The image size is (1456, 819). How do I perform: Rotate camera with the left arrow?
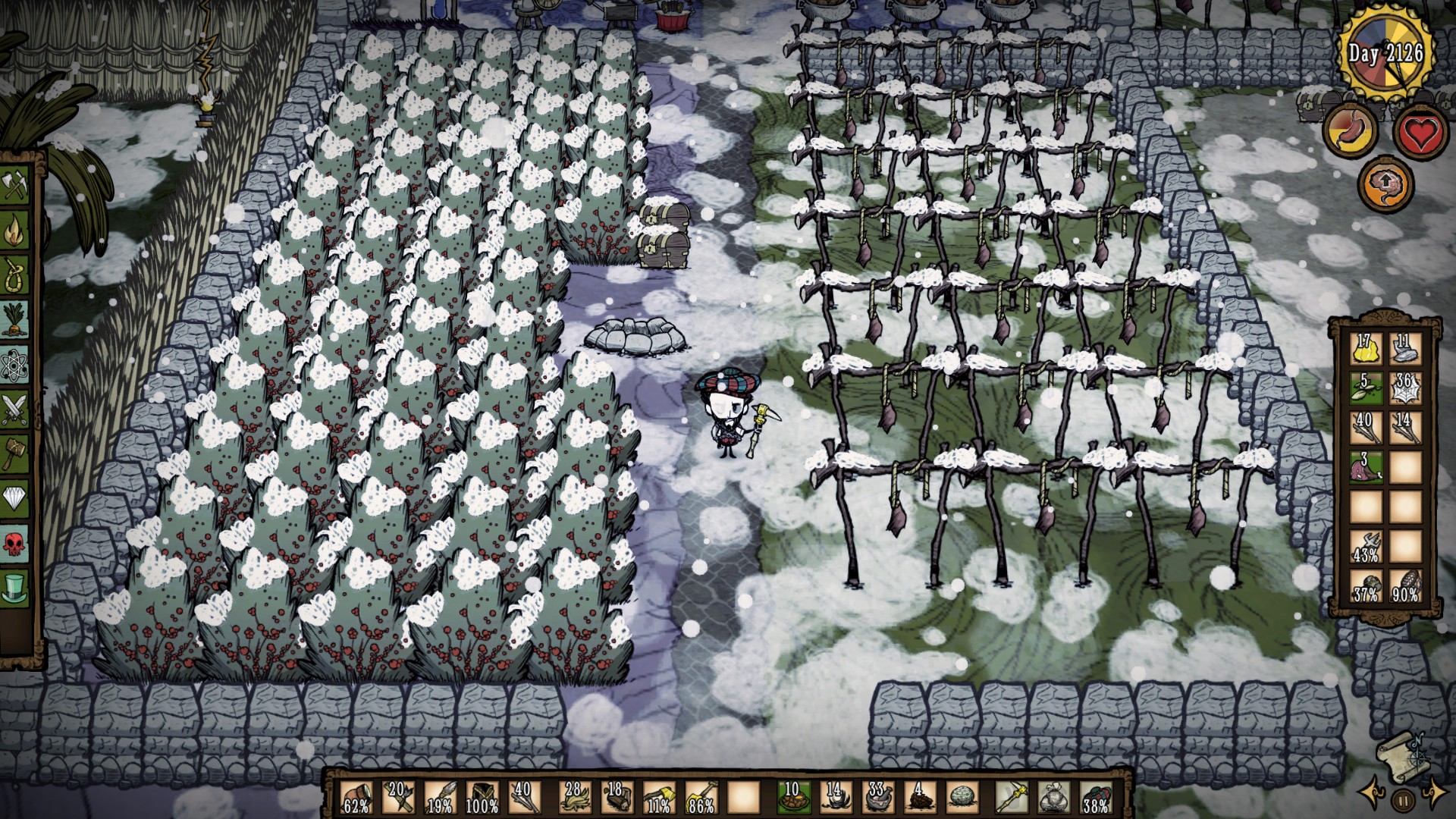[1373, 793]
